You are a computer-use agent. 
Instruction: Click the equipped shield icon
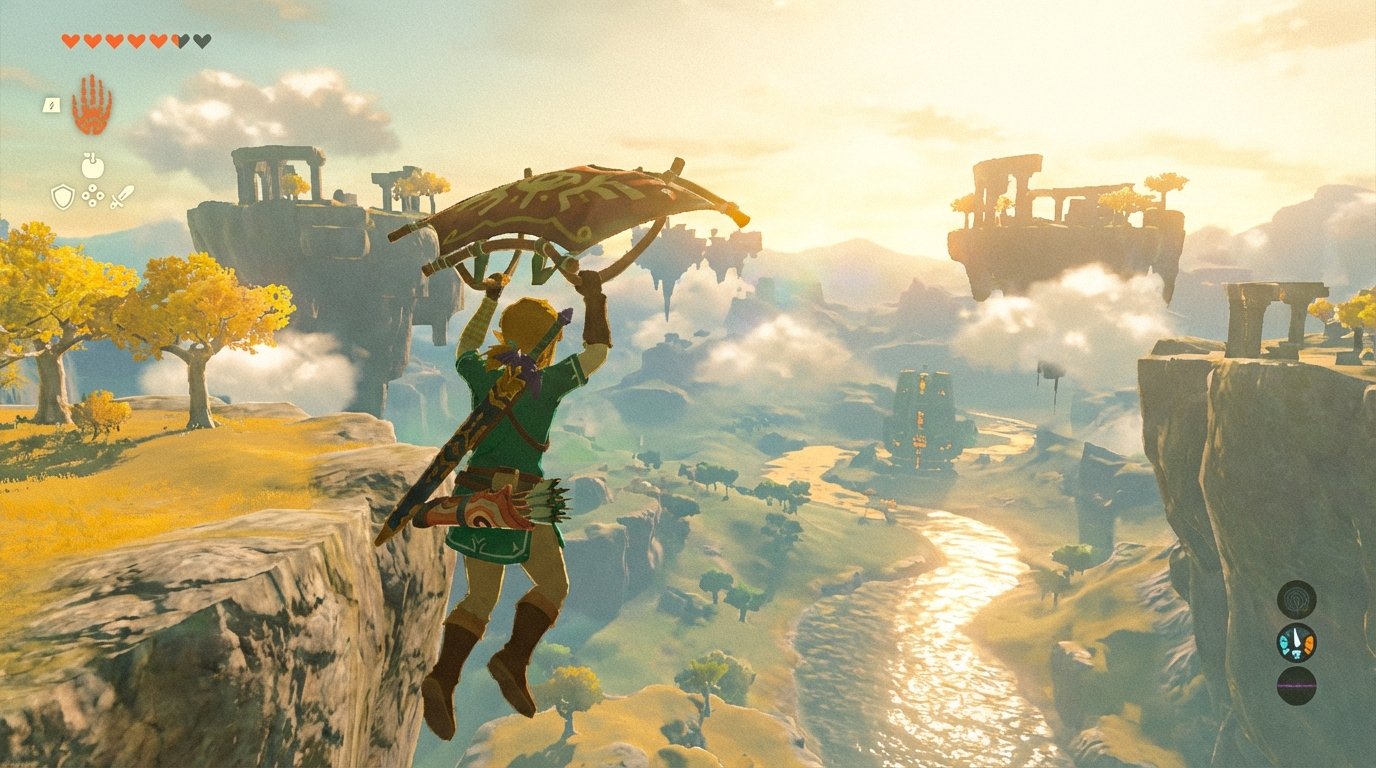tap(63, 196)
